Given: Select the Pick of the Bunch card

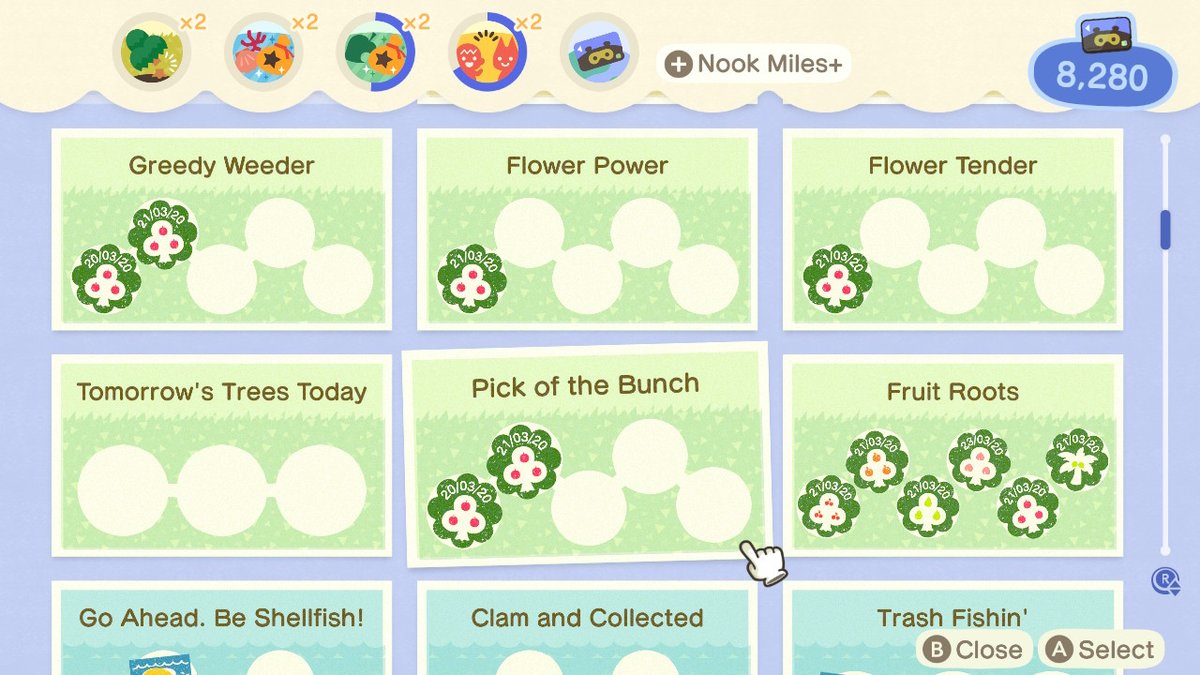Looking at the screenshot, I should pos(586,455).
